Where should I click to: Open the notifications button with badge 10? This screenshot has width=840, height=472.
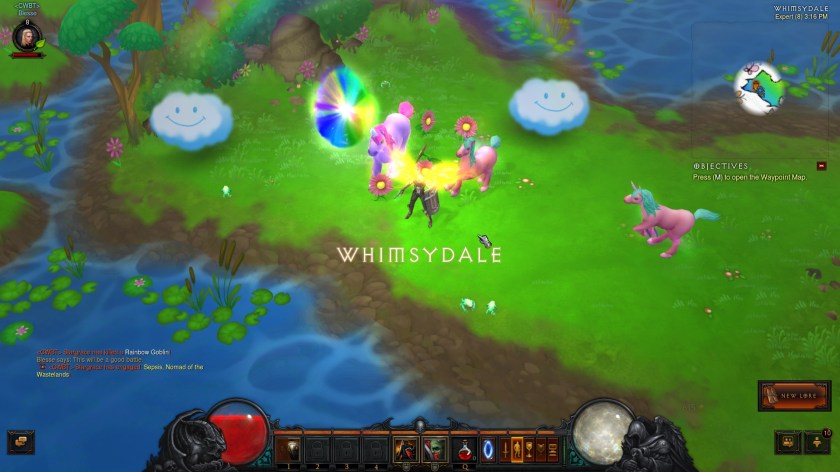click(x=819, y=440)
